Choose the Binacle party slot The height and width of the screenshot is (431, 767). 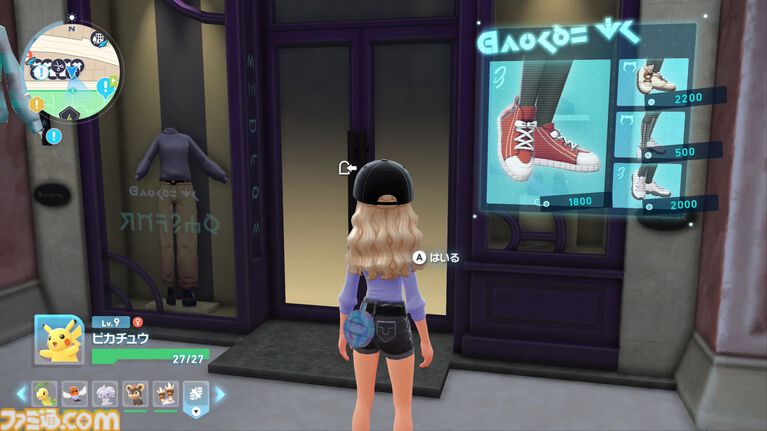(x=165, y=394)
